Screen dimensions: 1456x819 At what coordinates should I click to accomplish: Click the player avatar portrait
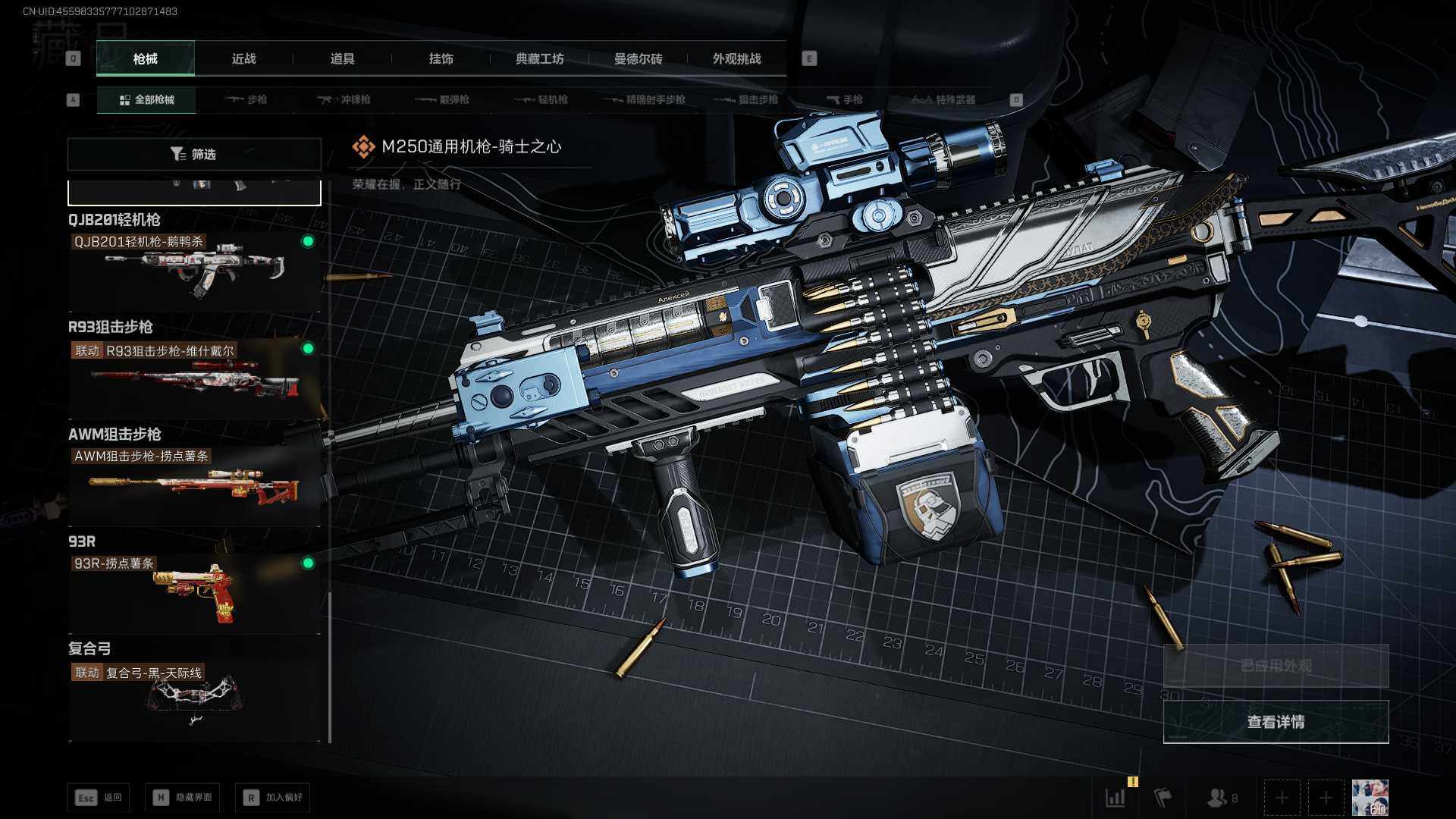(1370, 798)
